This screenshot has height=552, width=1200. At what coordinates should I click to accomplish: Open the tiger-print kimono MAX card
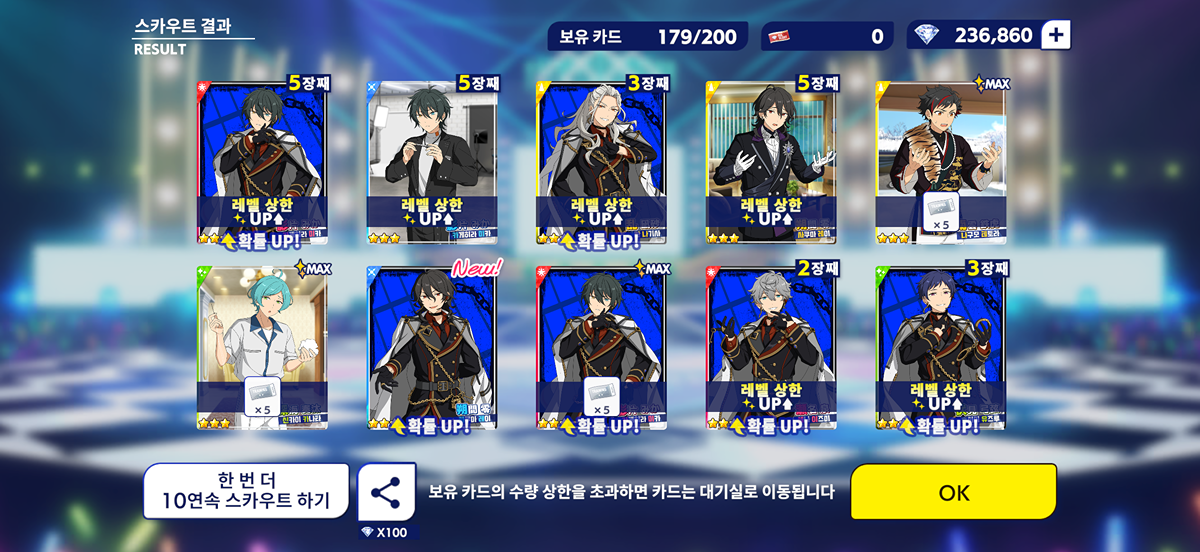[x=941, y=163]
